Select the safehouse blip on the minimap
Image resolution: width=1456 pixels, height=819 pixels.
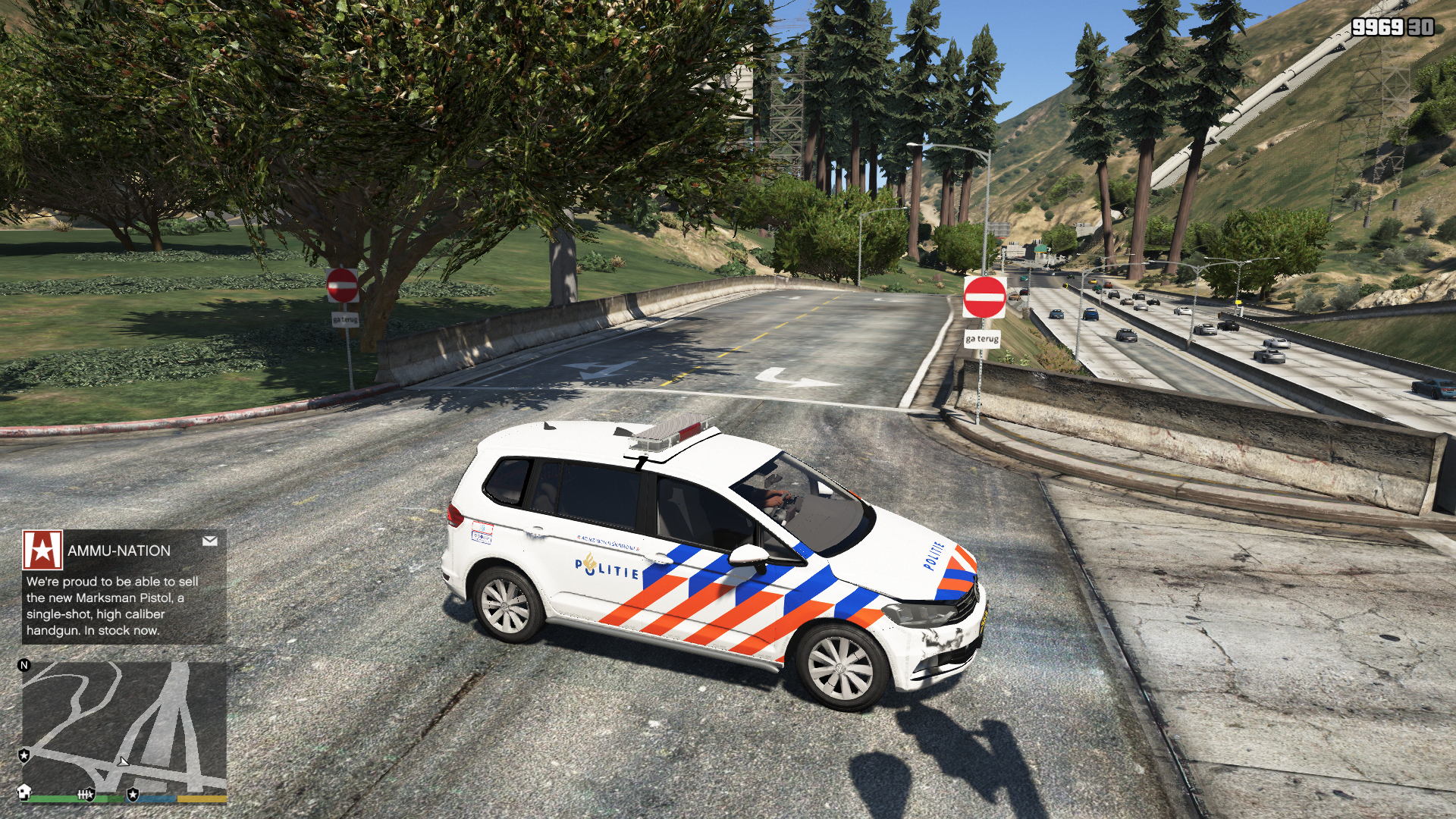point(24,792)
